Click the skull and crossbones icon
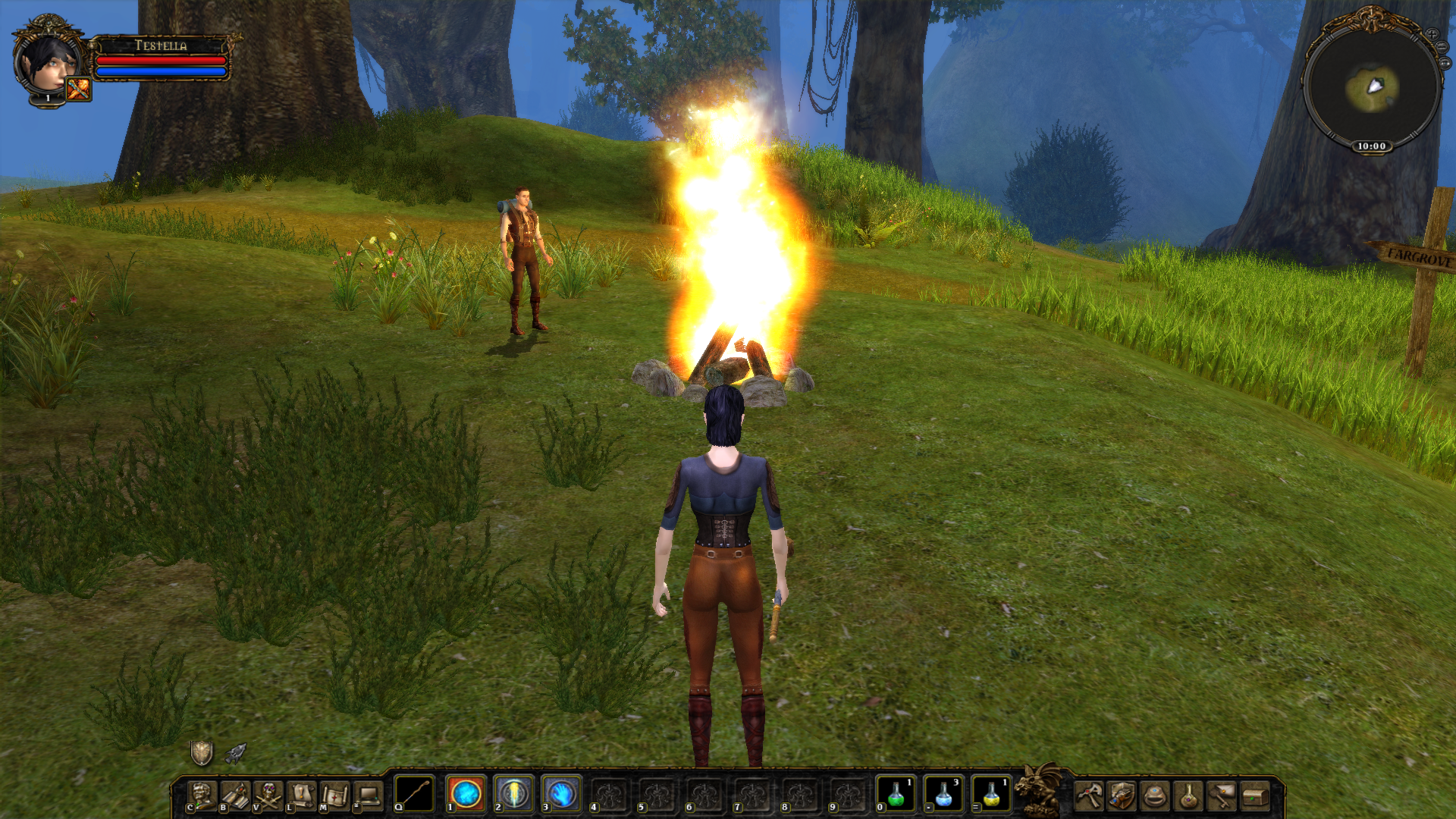Image resolution: width=1456 pixels, height=819 pixels. 268,795
